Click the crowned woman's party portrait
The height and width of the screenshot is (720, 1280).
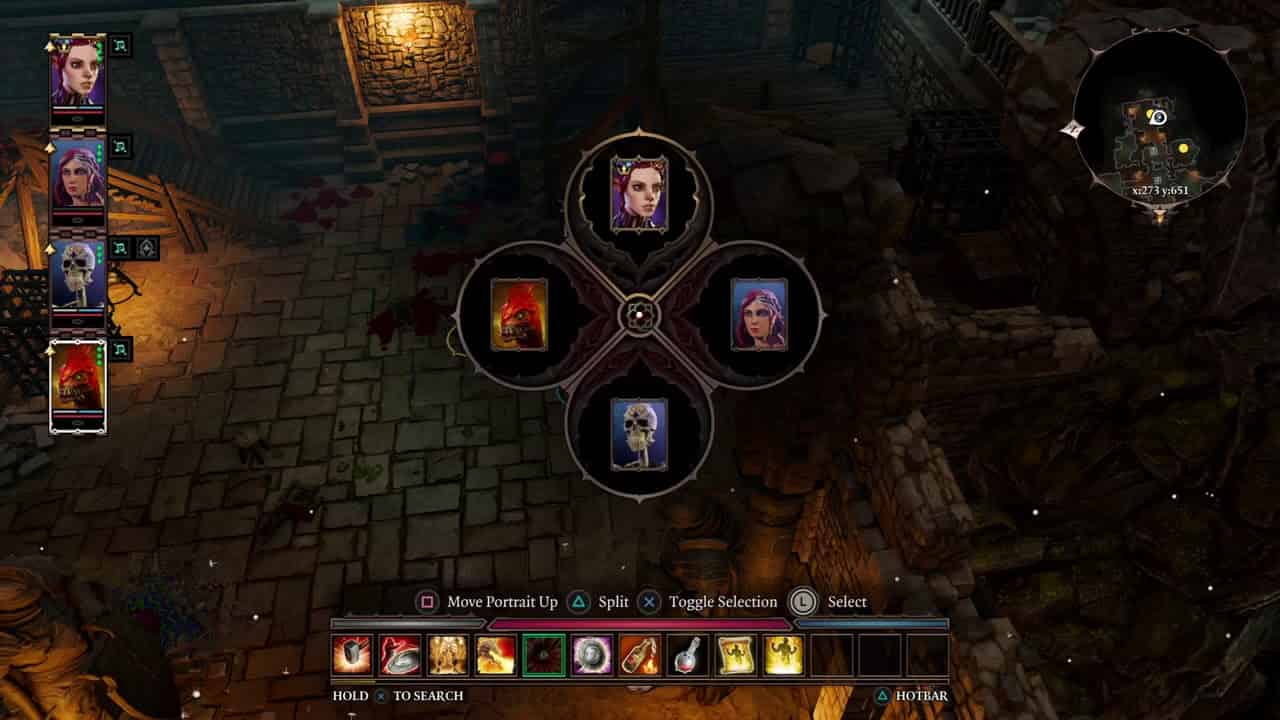pyautogui.click(x=78, y=71)
